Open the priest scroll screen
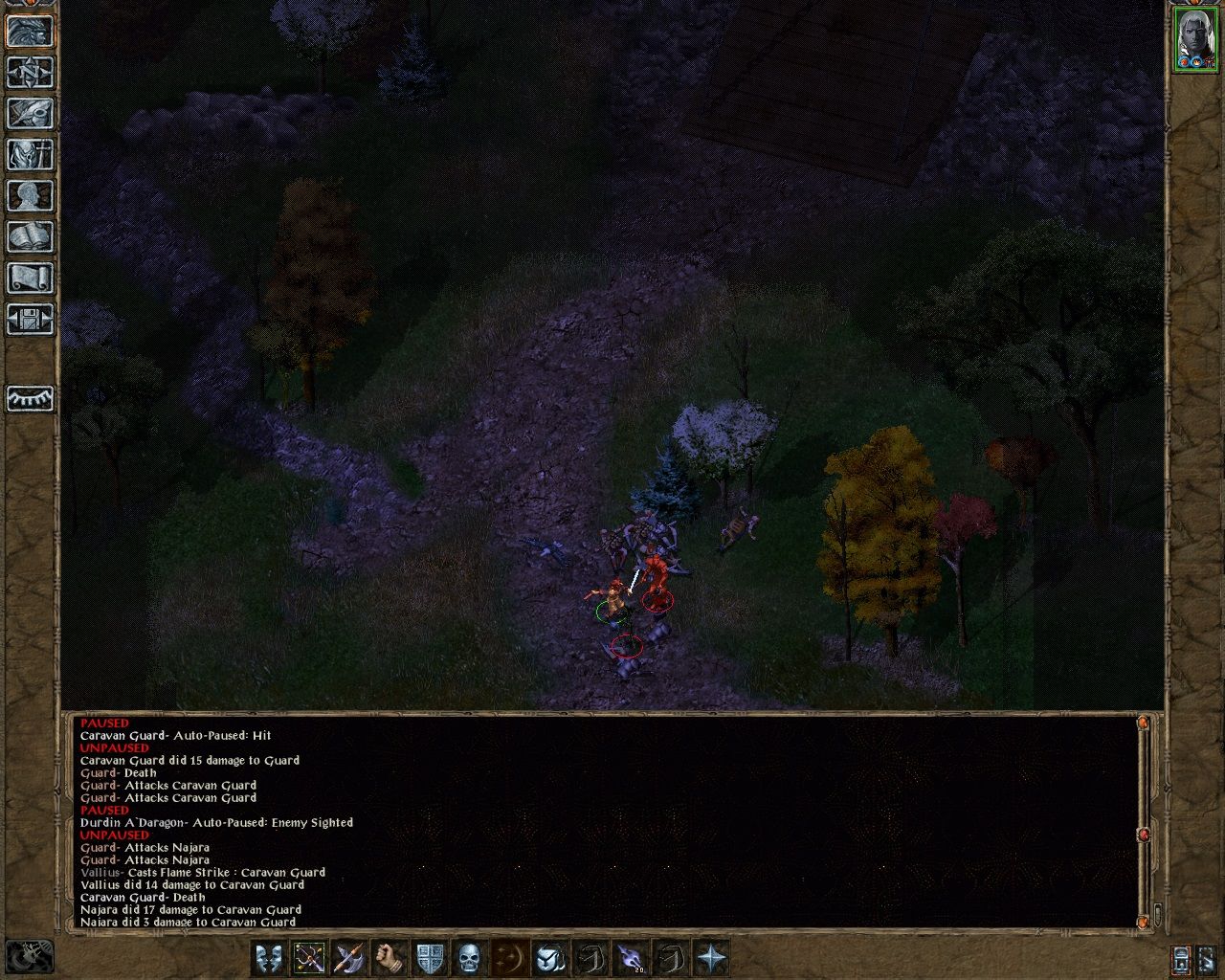This screenshot has height=980, width=1225. point(30,278)
